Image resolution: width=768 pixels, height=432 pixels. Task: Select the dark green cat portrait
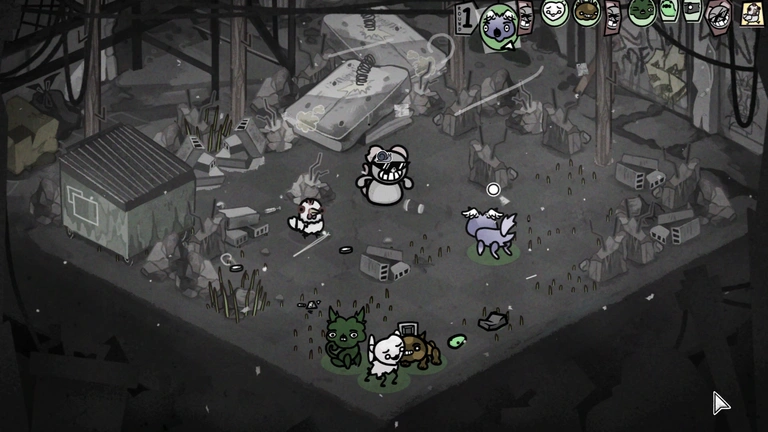(x=642, y=12)
